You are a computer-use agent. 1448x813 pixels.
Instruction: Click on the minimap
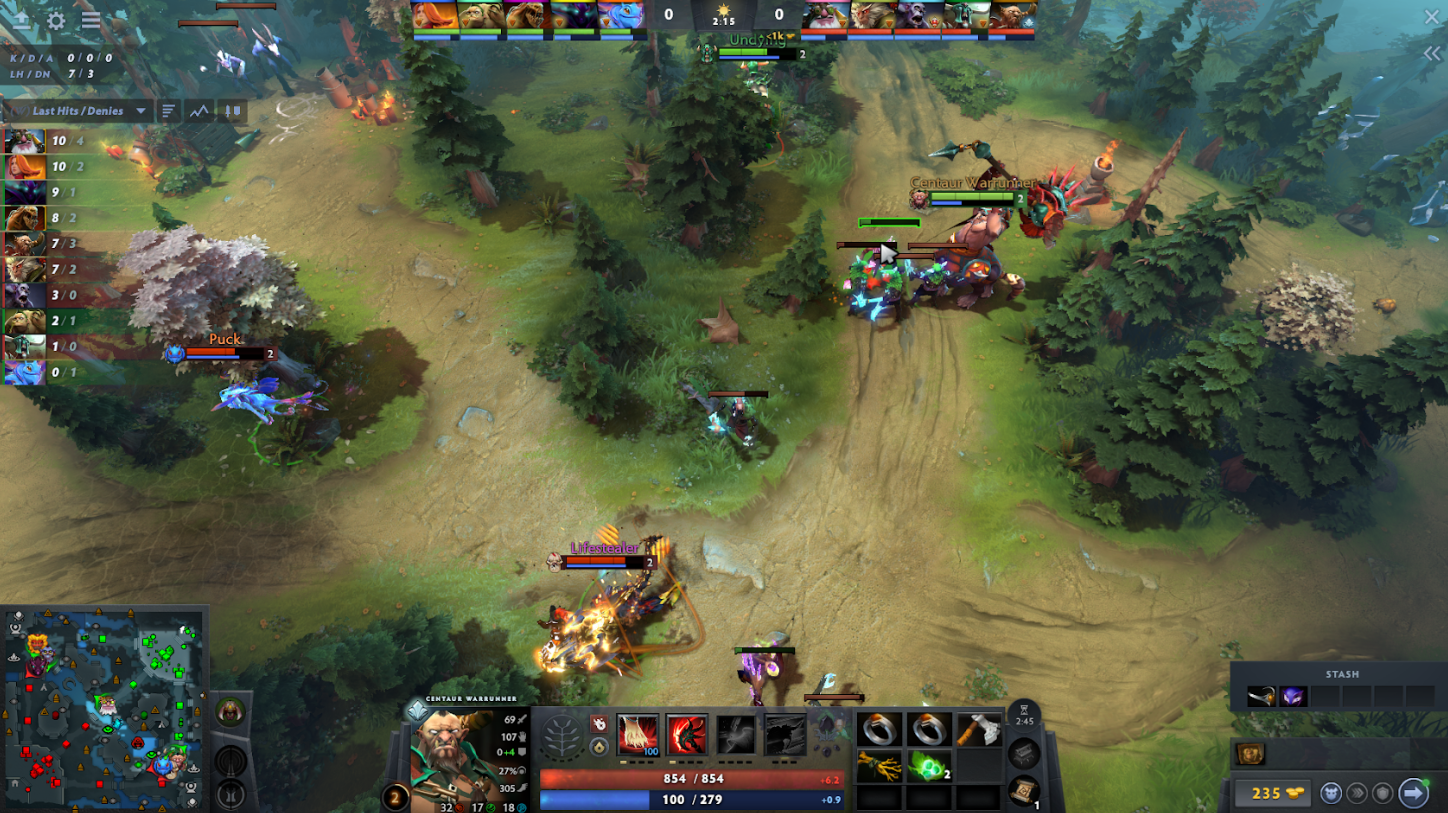pyautogui.click(x=105, y=708)
